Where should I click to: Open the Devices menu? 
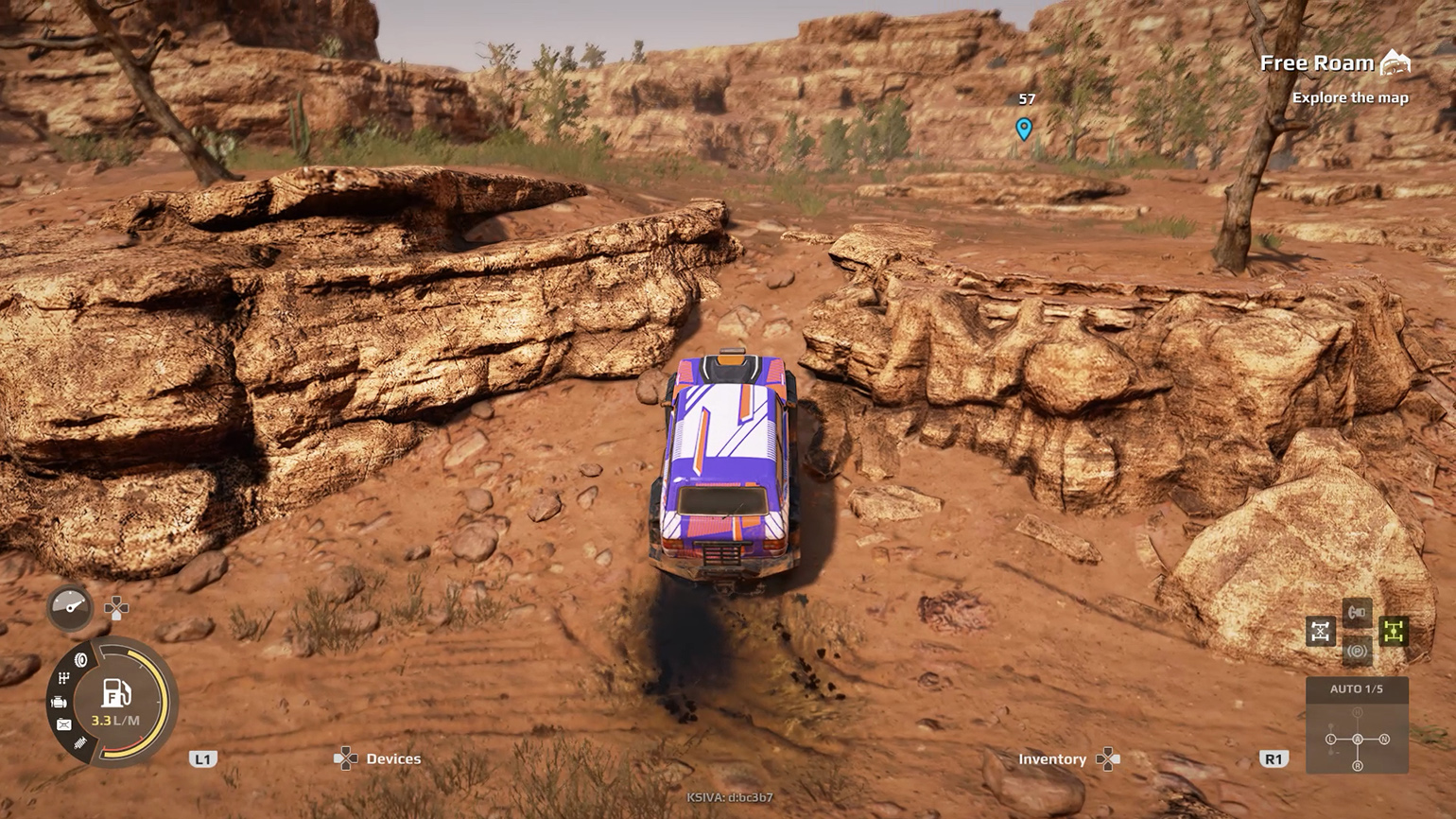click(x=393, y=758)
